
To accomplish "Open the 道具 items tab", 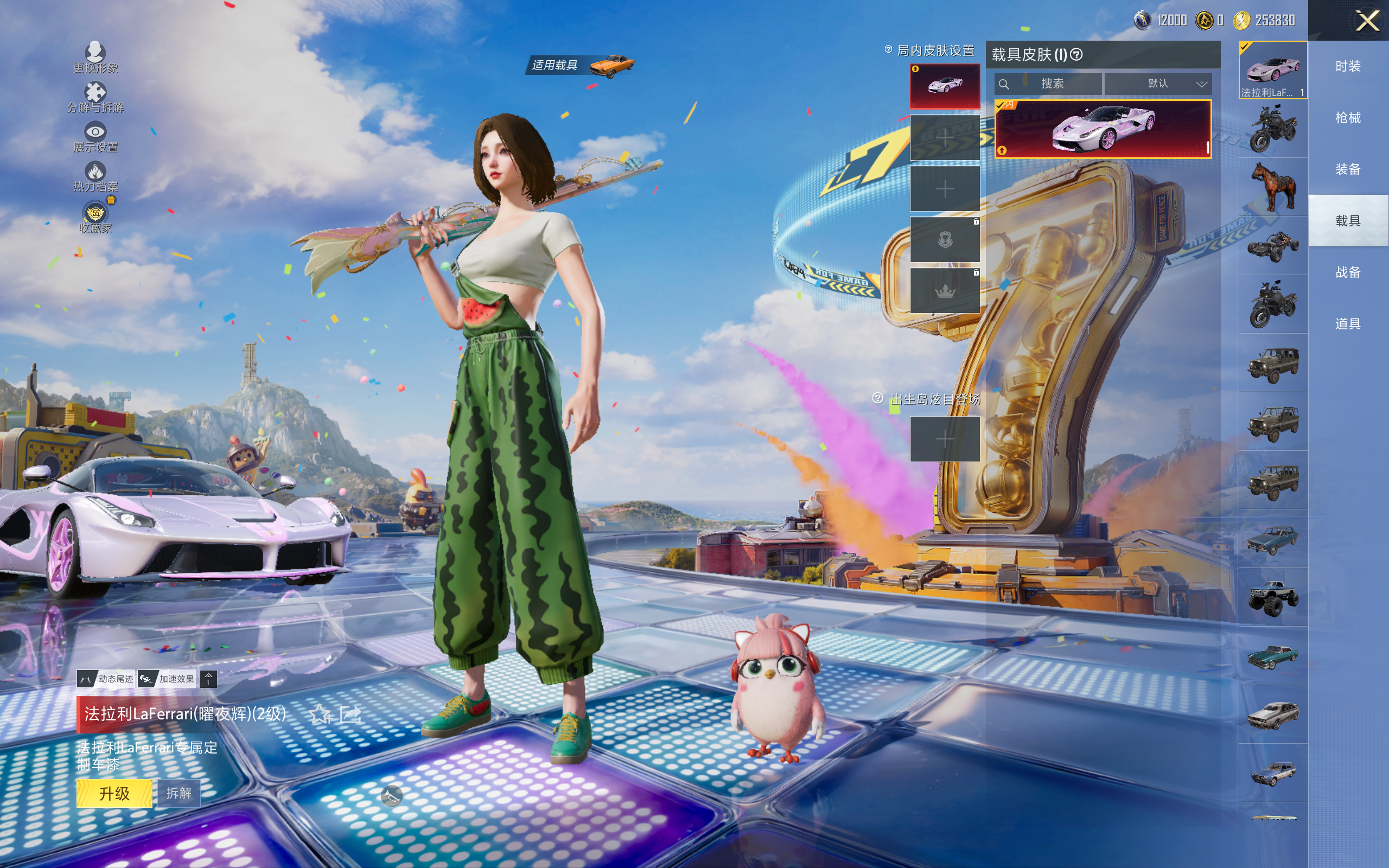I will tap(1348, 324).
